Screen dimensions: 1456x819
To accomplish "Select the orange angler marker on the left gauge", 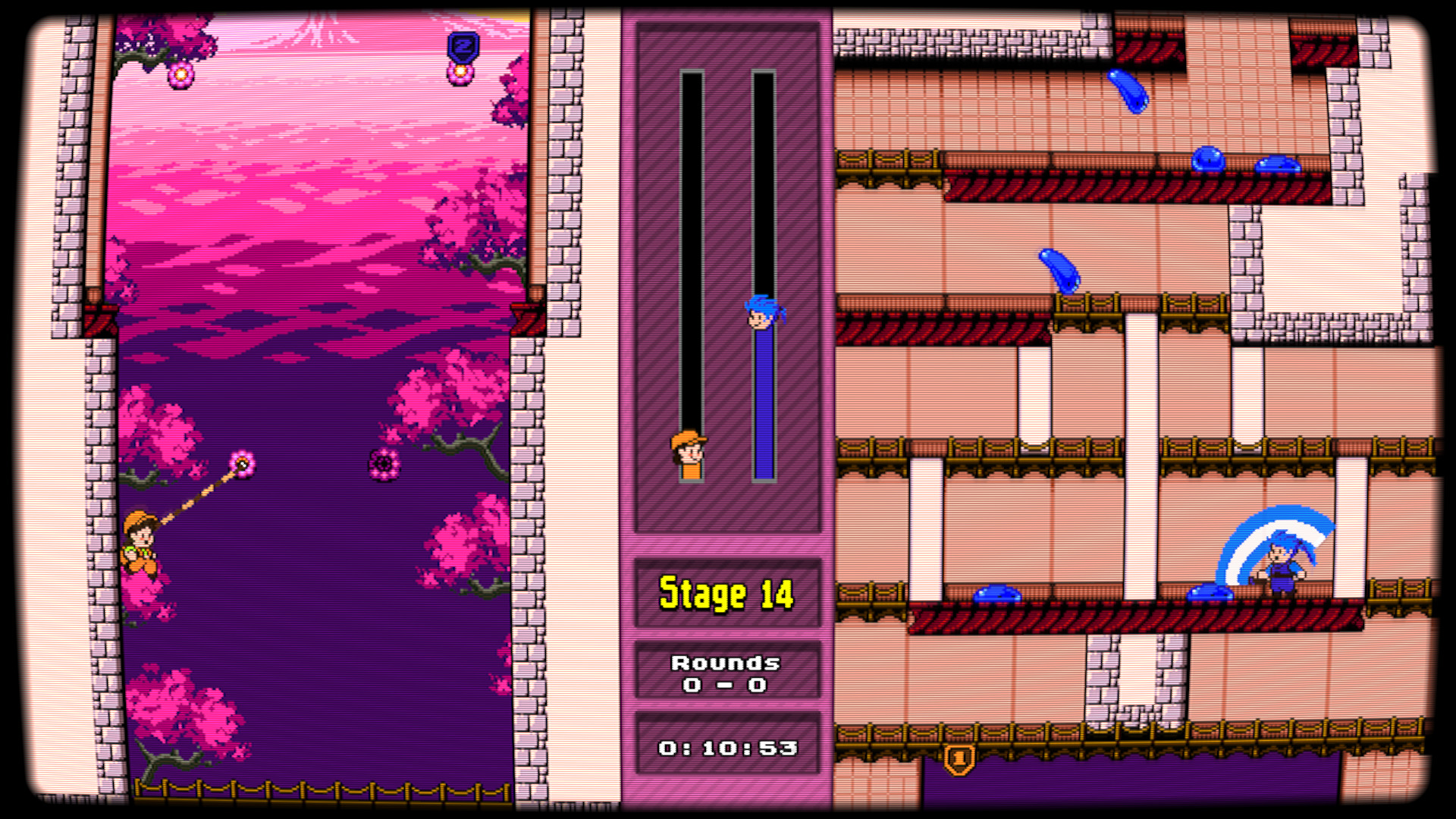I will point(689,453).
